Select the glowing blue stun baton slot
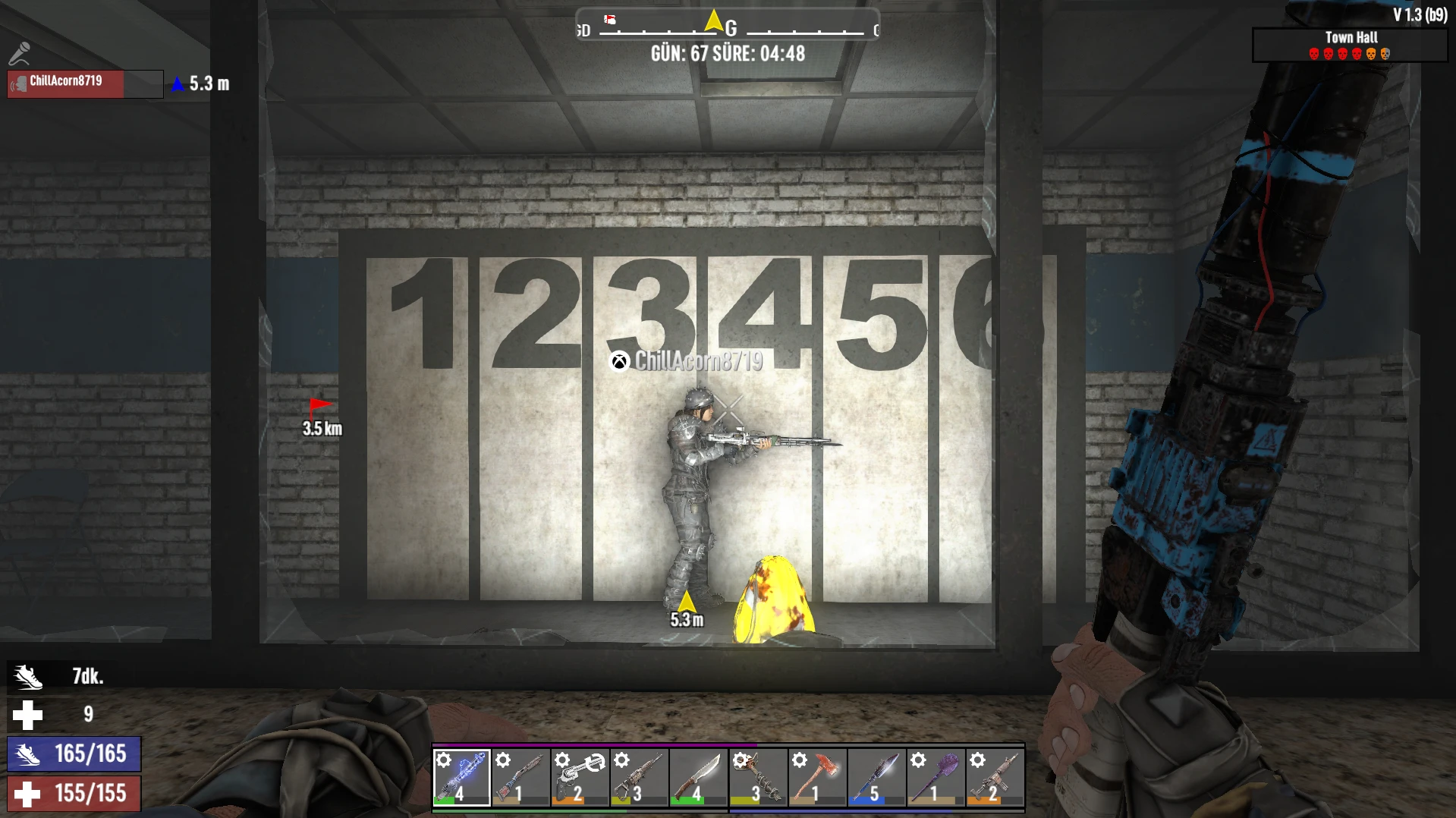Viewport: 1456px width, 818px height. pyautogui.click(x=461, y=777)
